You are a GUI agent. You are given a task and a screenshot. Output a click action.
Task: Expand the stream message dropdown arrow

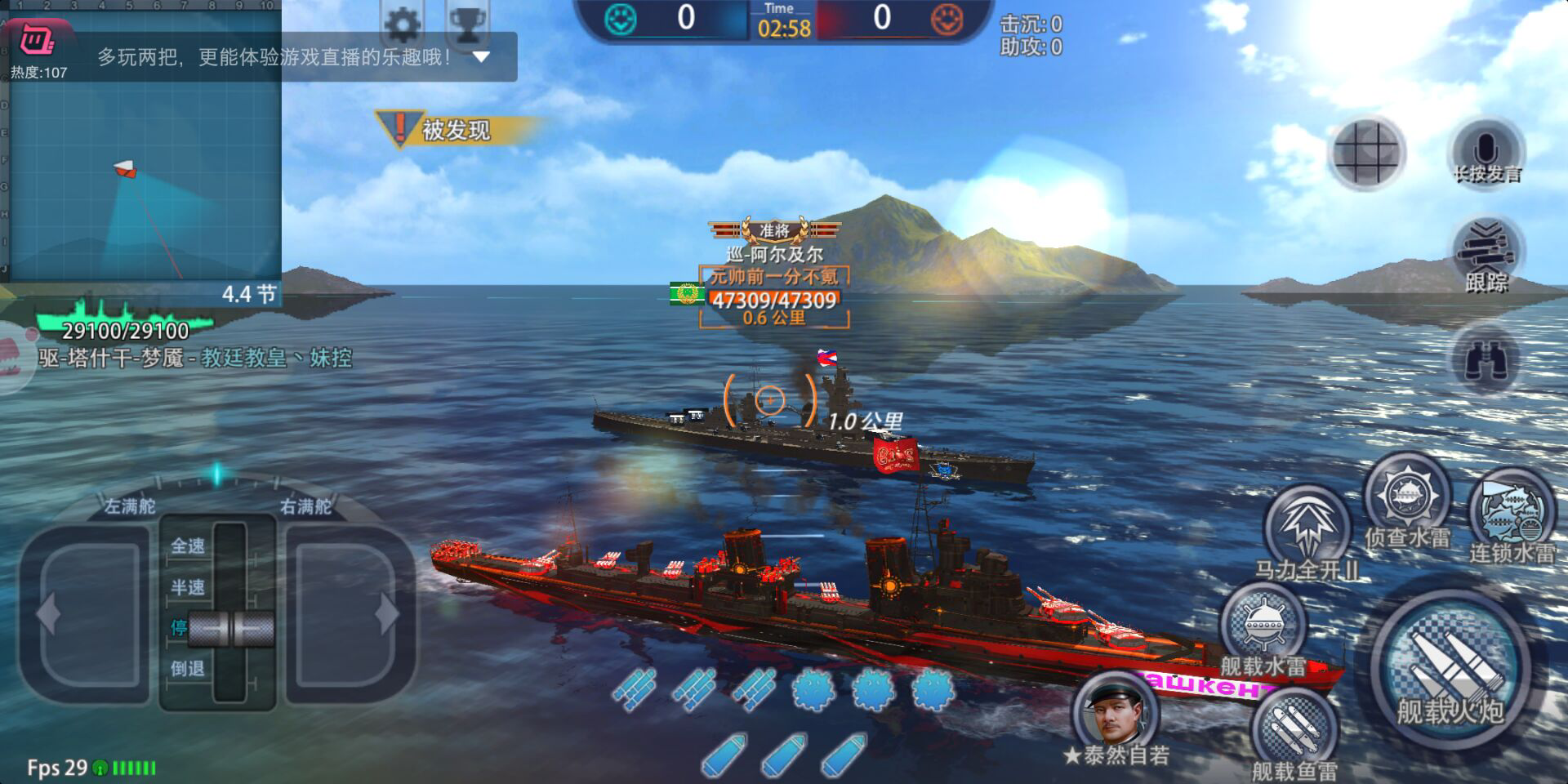(x=481, y=57)
